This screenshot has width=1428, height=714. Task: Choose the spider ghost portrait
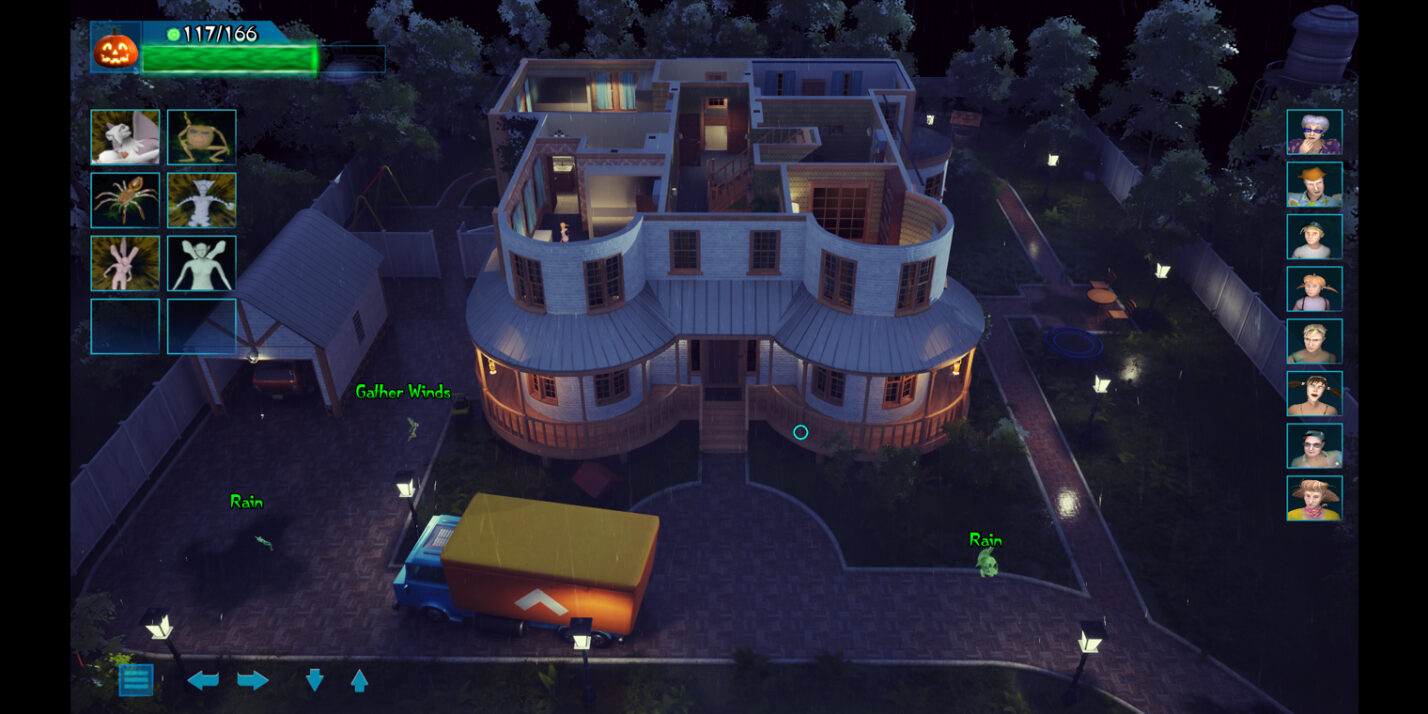pyautogui.click(x=125, y=200)
